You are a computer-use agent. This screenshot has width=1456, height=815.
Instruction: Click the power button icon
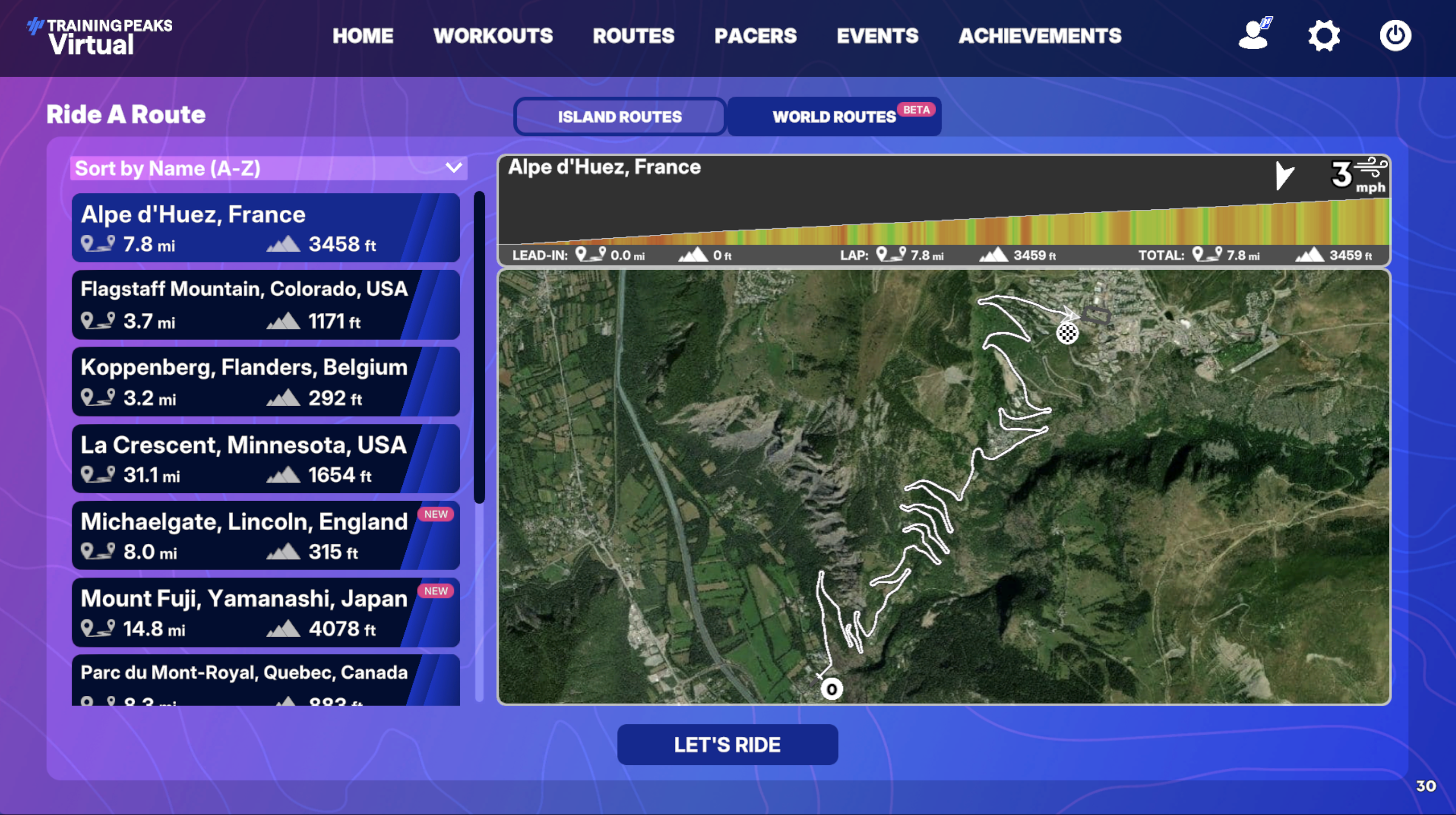1395,36
